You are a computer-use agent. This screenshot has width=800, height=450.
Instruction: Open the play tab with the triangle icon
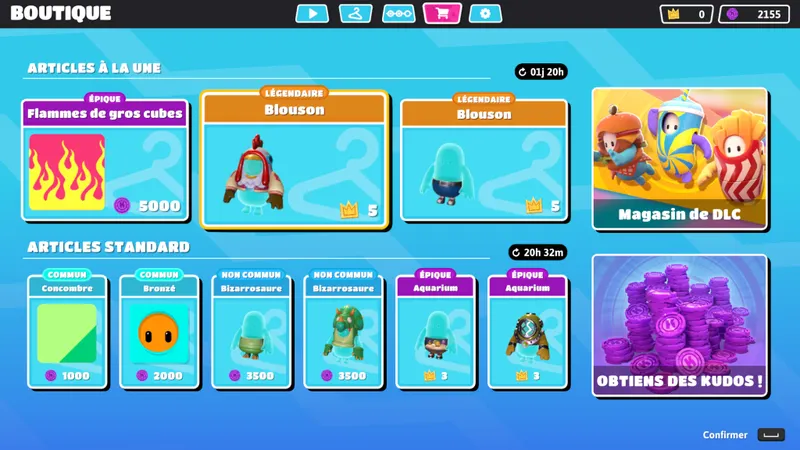click(312, 14)
